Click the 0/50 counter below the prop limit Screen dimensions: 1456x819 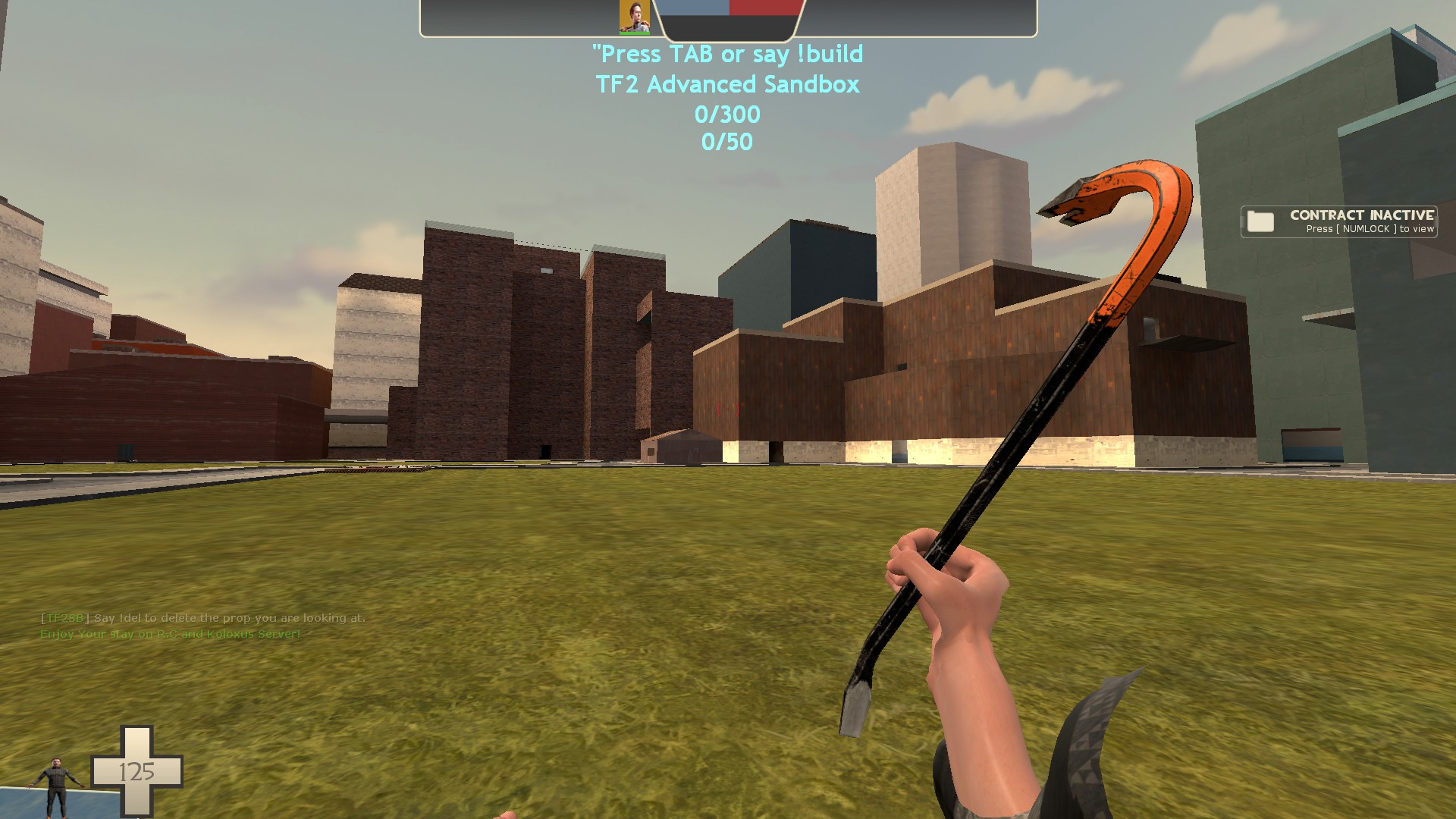pyautogui.click(x=726, y=141)
